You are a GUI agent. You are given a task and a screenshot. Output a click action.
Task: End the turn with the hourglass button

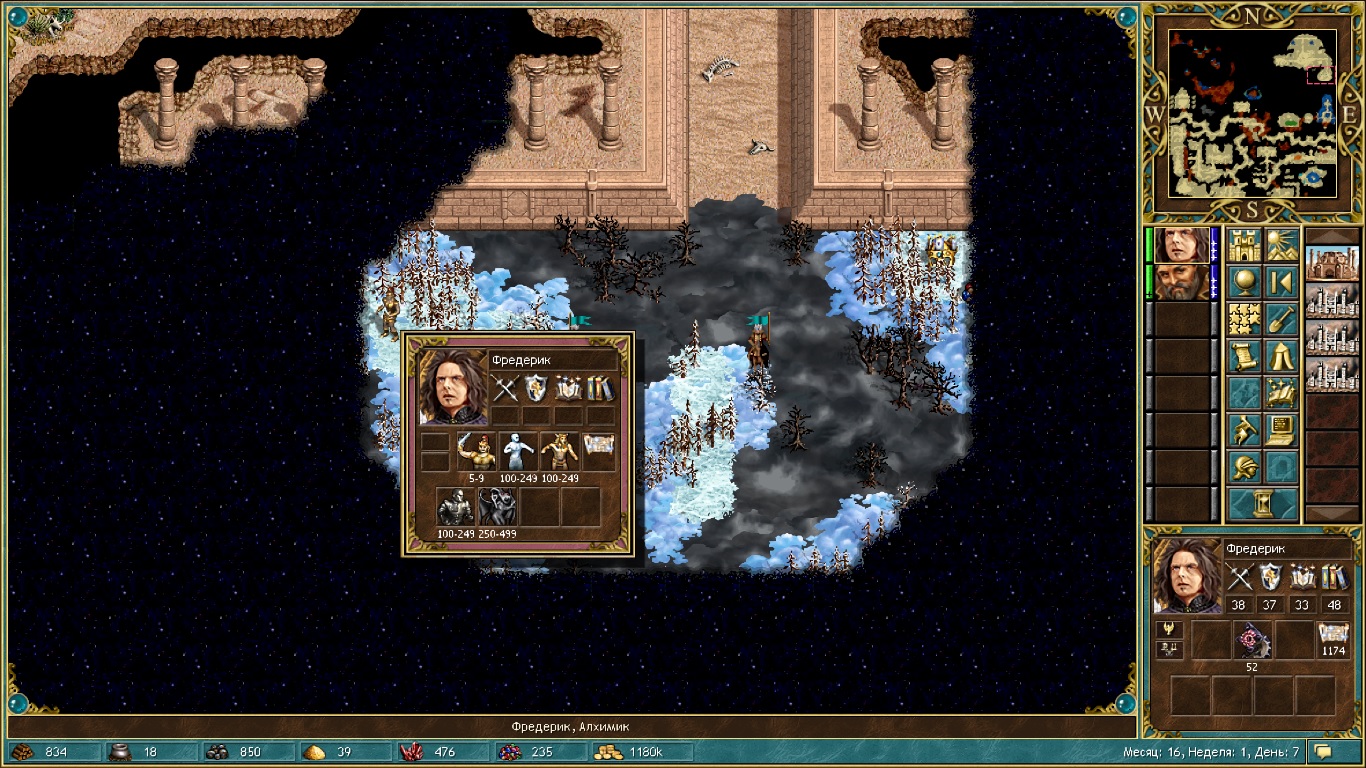coord(1263,503)
